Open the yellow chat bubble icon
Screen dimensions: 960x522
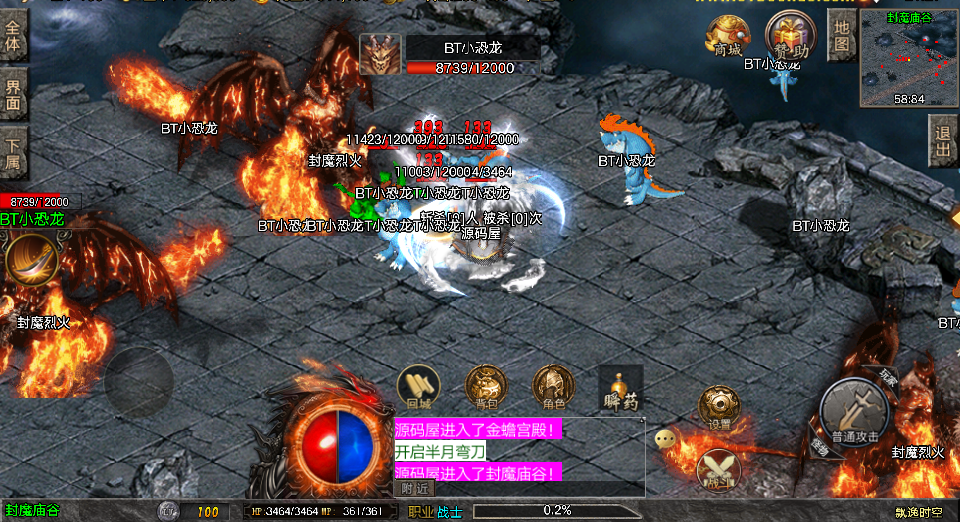coord(665,438)
